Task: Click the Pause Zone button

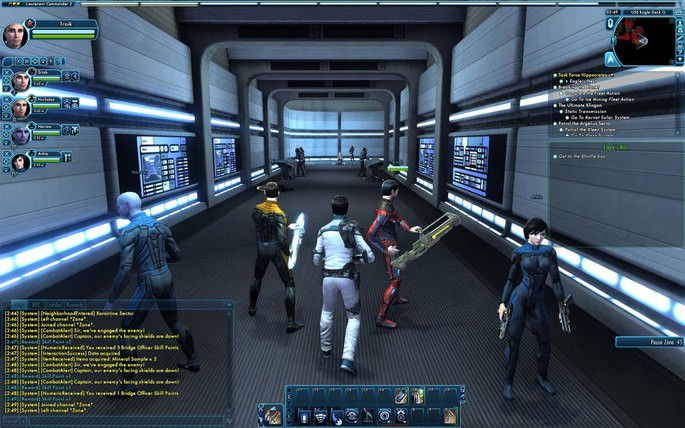Action: click(x=648, y=342)
